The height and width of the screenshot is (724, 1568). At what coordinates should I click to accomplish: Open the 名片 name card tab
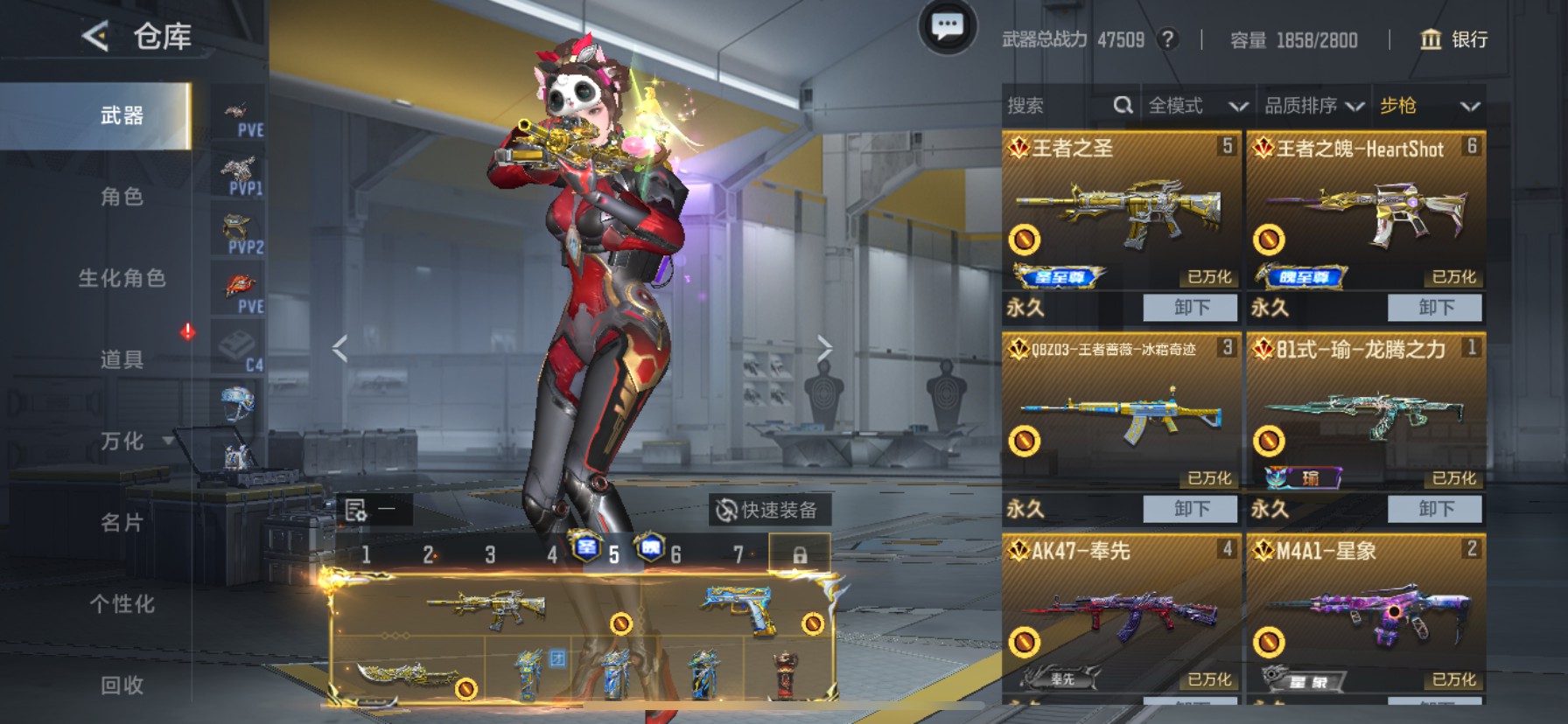pos(122,523)
